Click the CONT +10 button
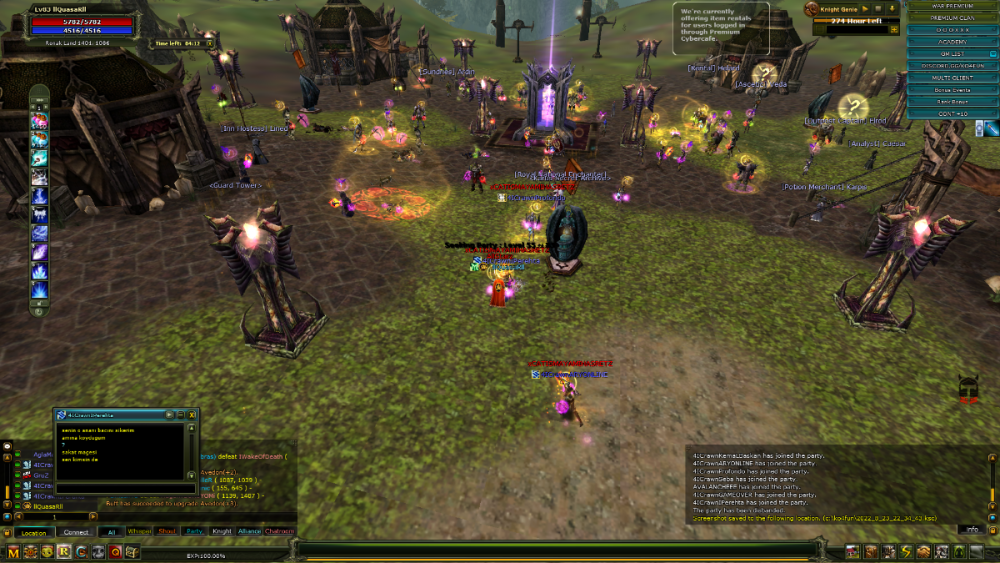 coord(951,114)
